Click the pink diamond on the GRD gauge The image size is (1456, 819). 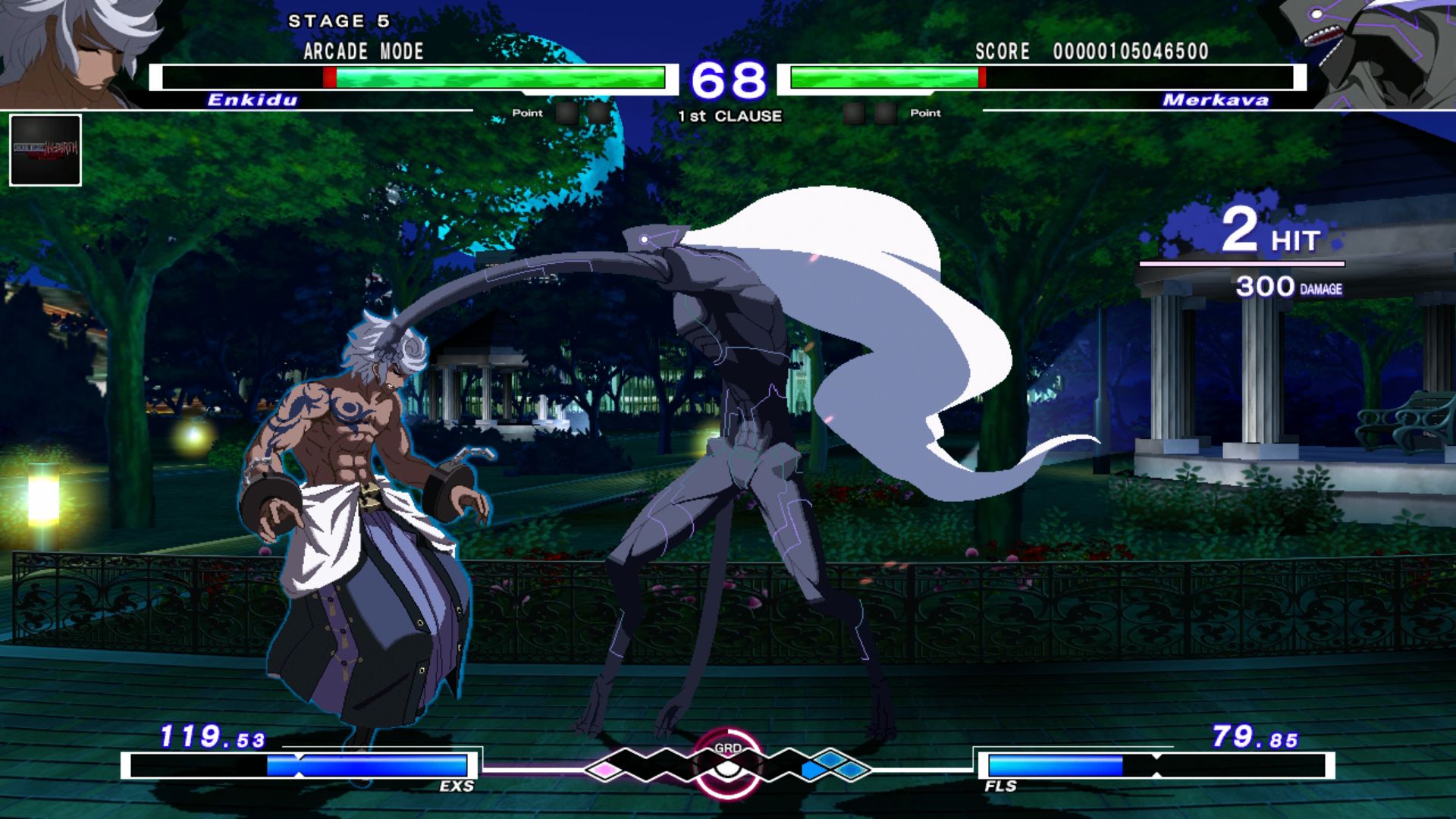point(603,770)
